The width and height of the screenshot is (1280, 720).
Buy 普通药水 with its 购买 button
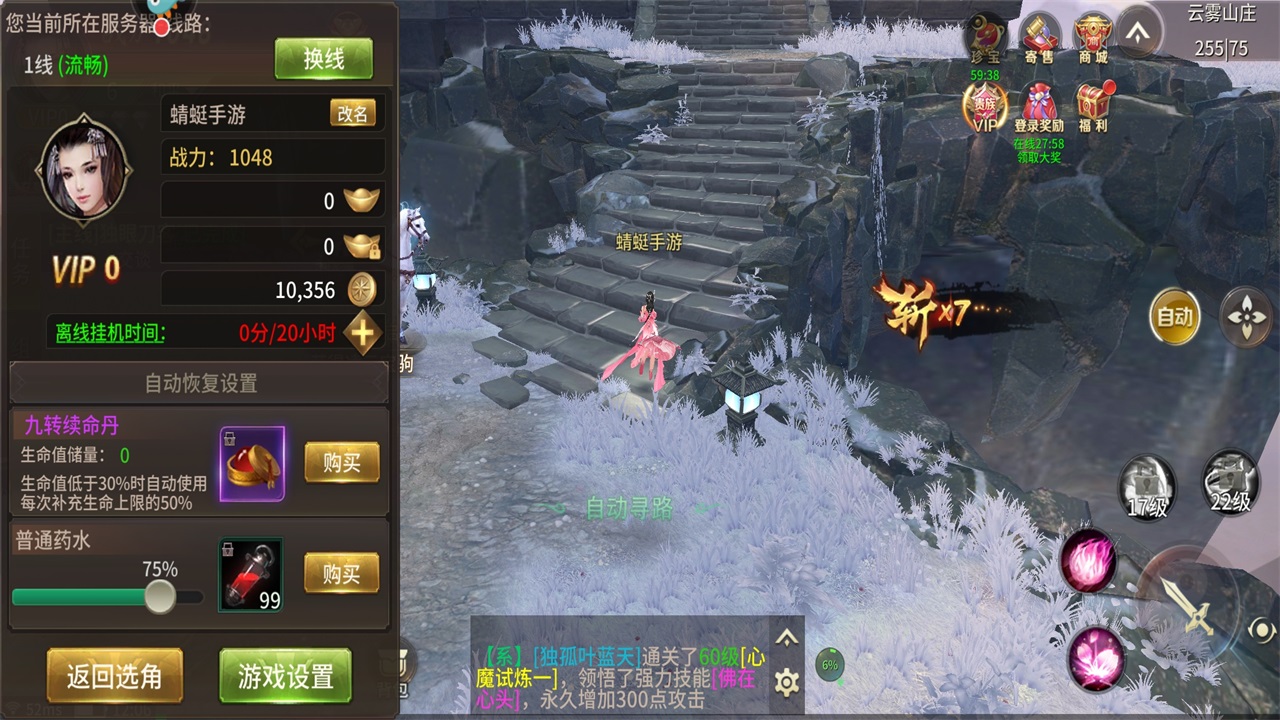[x=341, y=574]
